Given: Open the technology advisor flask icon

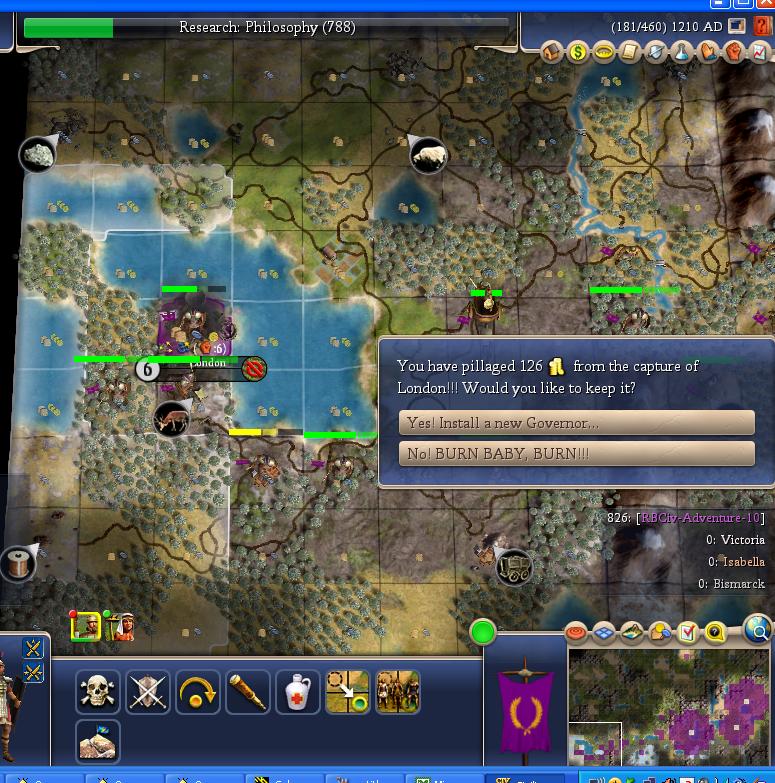Looking at the screenshot, I should click(682, 52).
